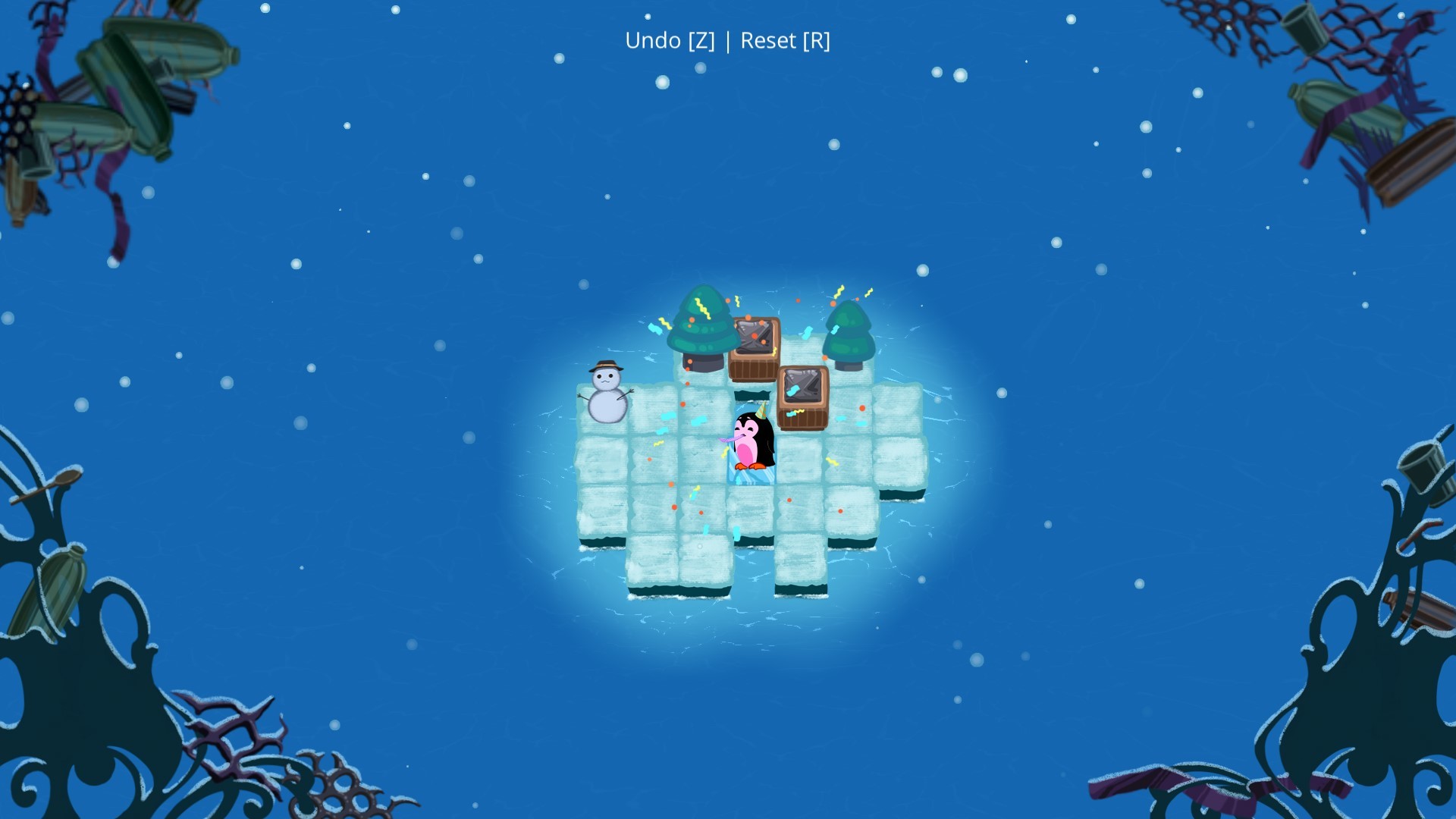Viewport: 1456px width, 819px height.
Task: Click the blue ice tile under the penguin
Action: tap(750, 472)
